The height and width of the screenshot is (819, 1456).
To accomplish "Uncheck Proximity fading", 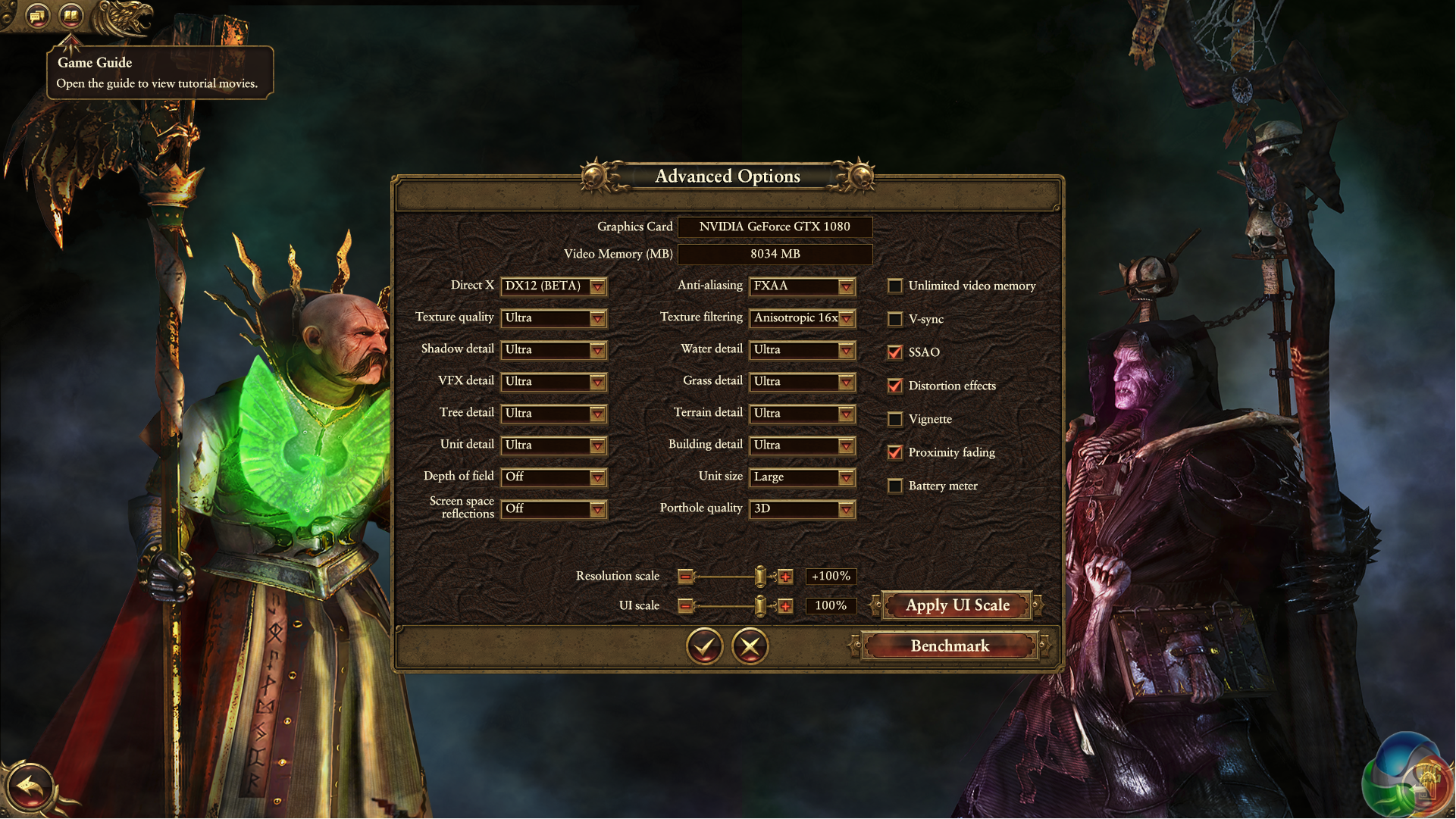I will click(x=895, y=453).
